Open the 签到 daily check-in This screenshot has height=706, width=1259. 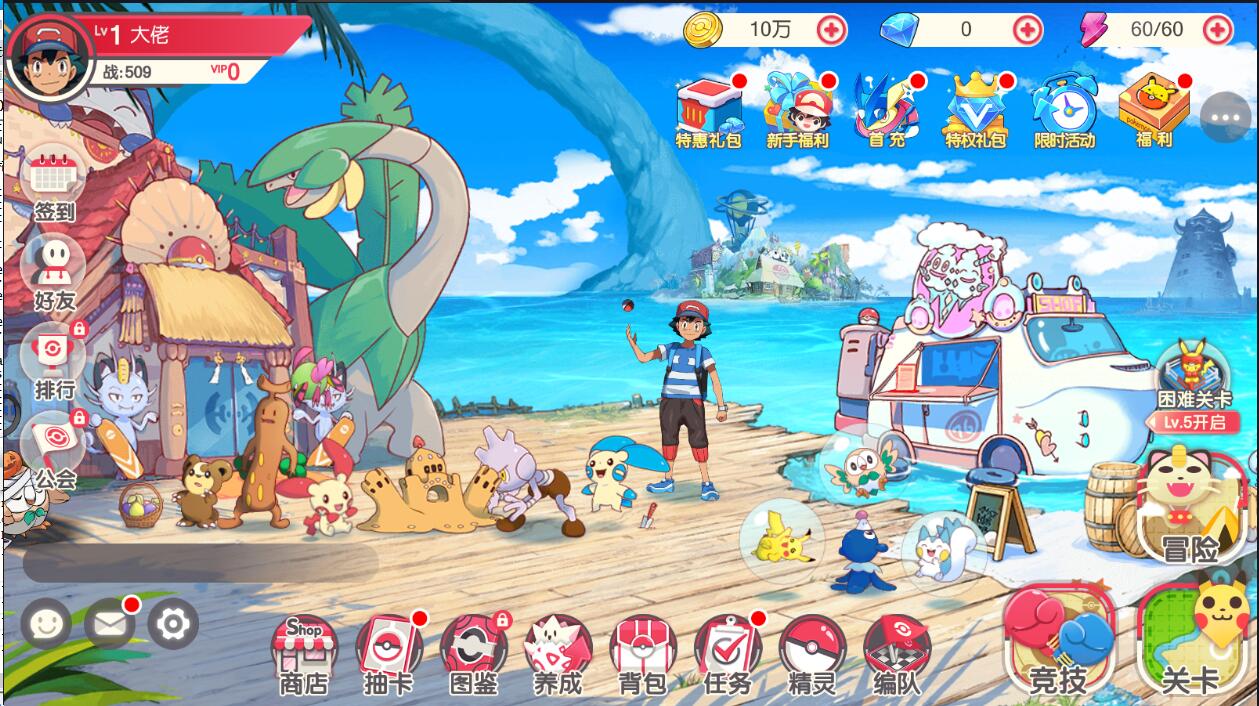tap(55, 185)
